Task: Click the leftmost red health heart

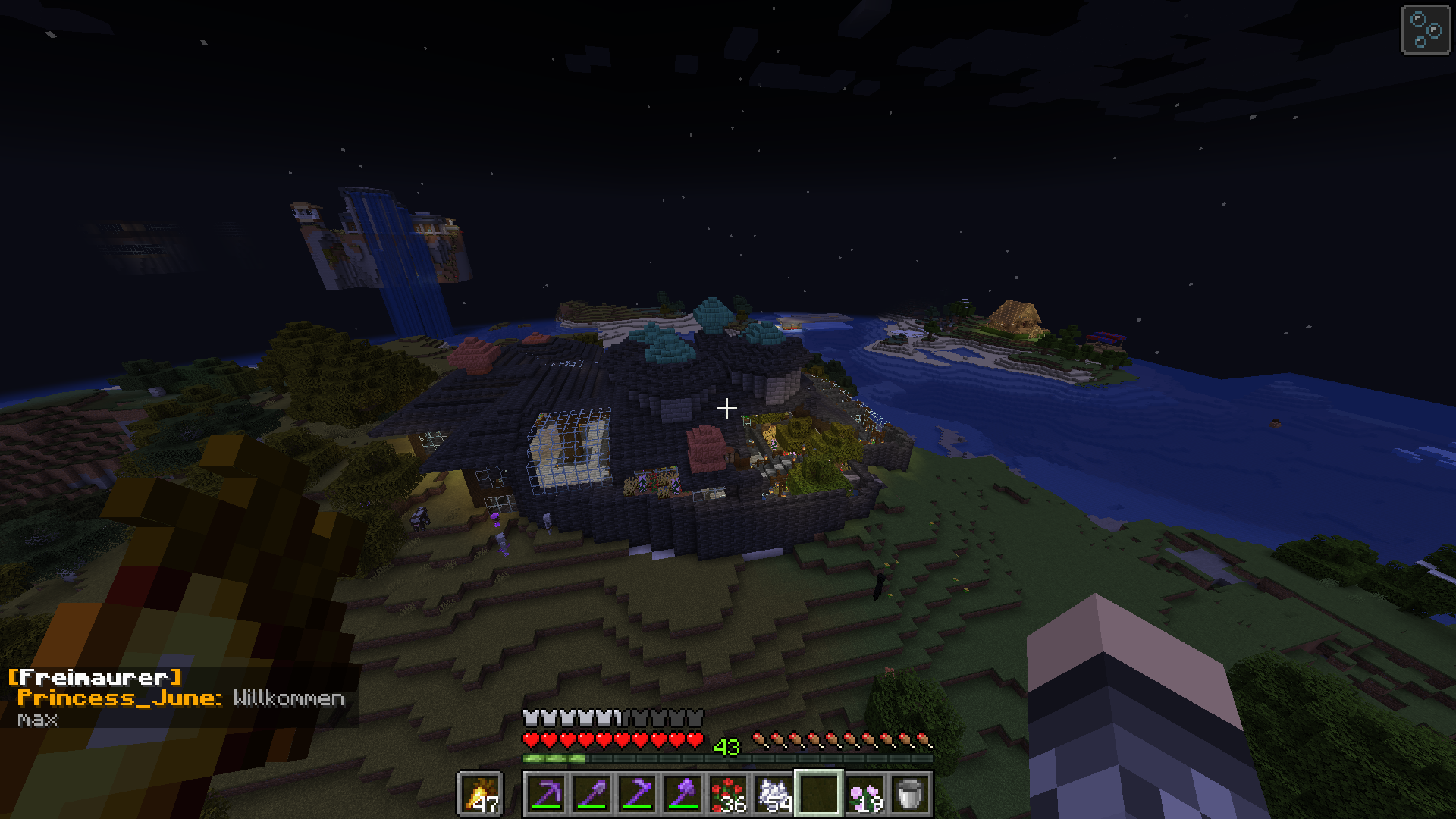Action: [x=531, y=740]
